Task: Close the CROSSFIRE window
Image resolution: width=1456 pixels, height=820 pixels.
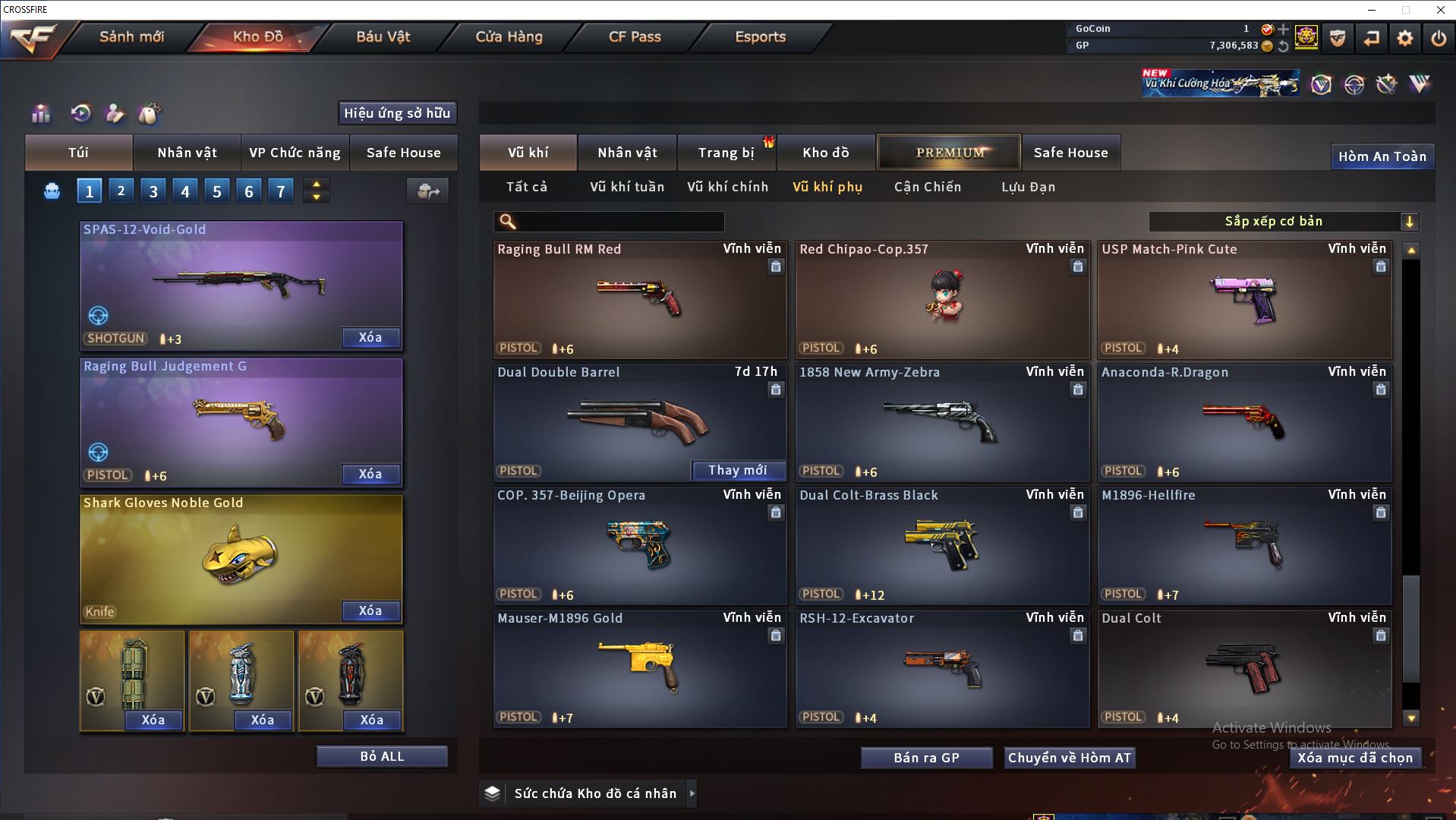Action: click(1440, 10)
